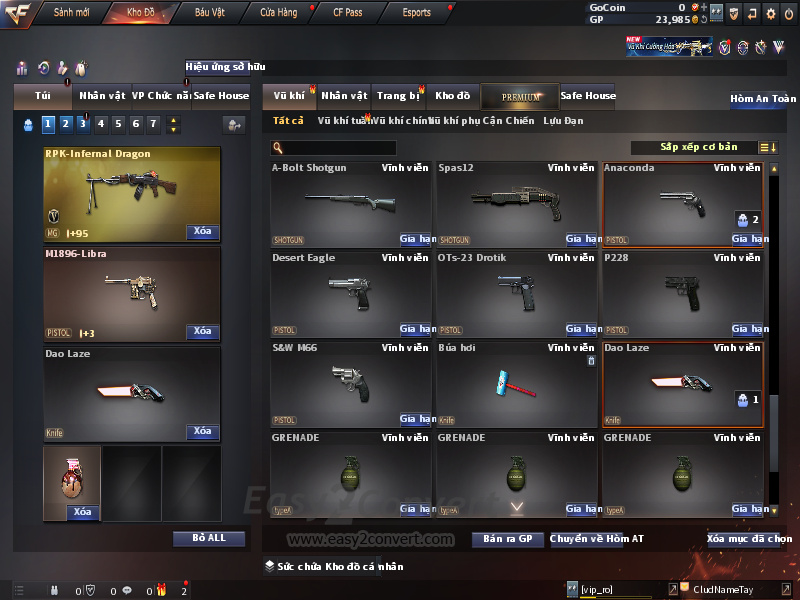Select the Trang bị category tab
The height and width of the screenshot is (600, 800).
pyautogui.click(x=398, y=96)
